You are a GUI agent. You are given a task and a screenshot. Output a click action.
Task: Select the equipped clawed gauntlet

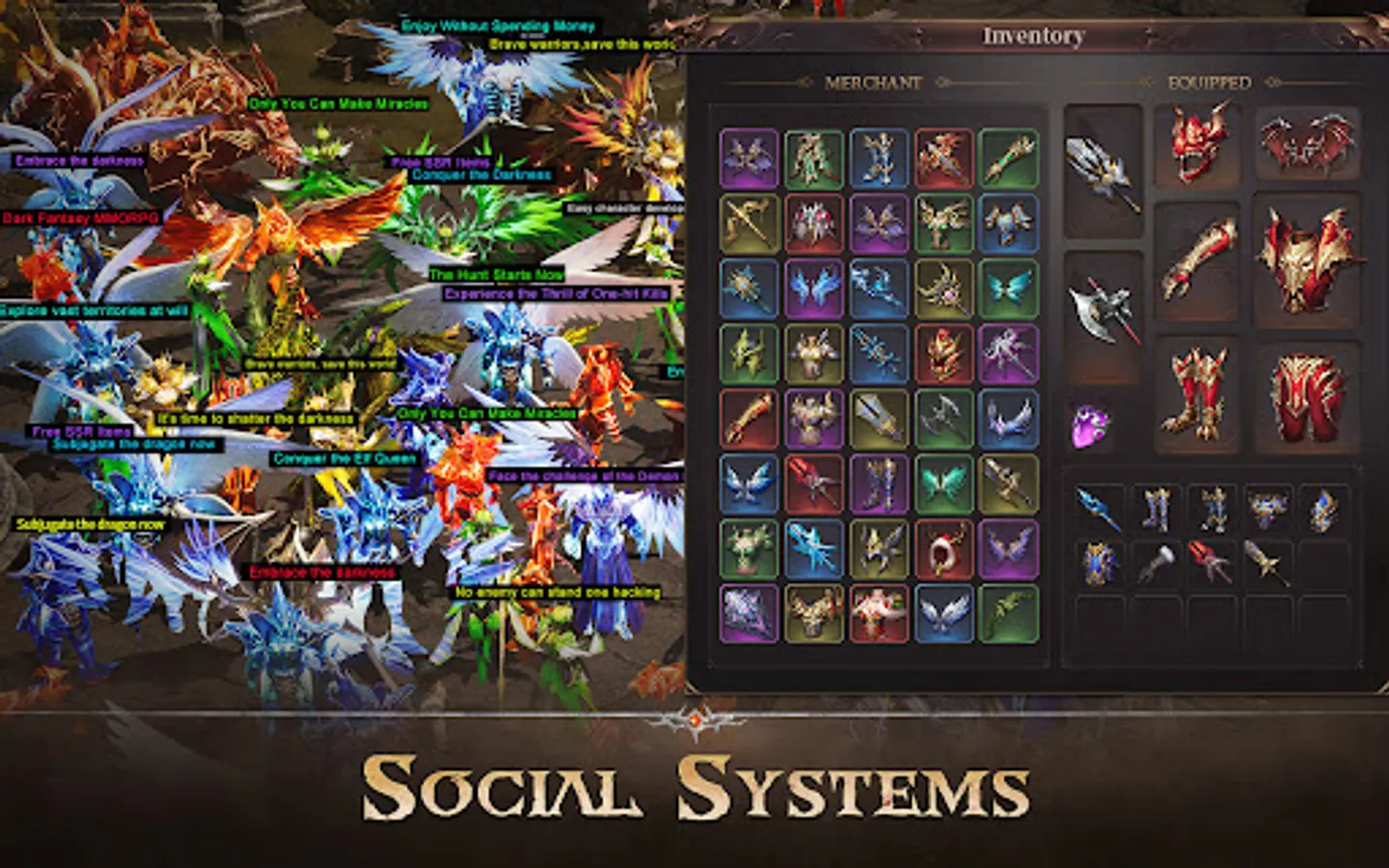pyautogui.click(x=1203, y=258)
